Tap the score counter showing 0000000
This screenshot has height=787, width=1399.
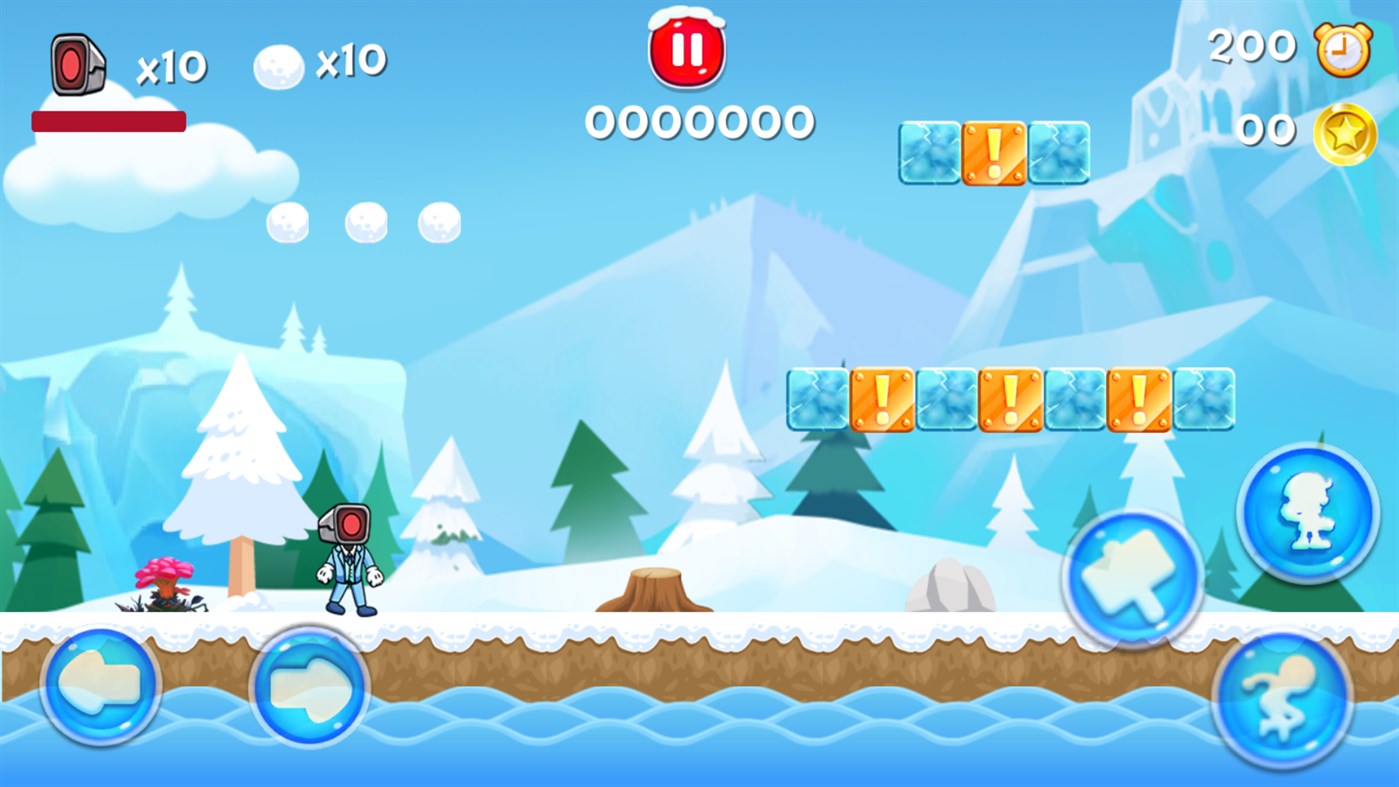(x=699, y=124)
